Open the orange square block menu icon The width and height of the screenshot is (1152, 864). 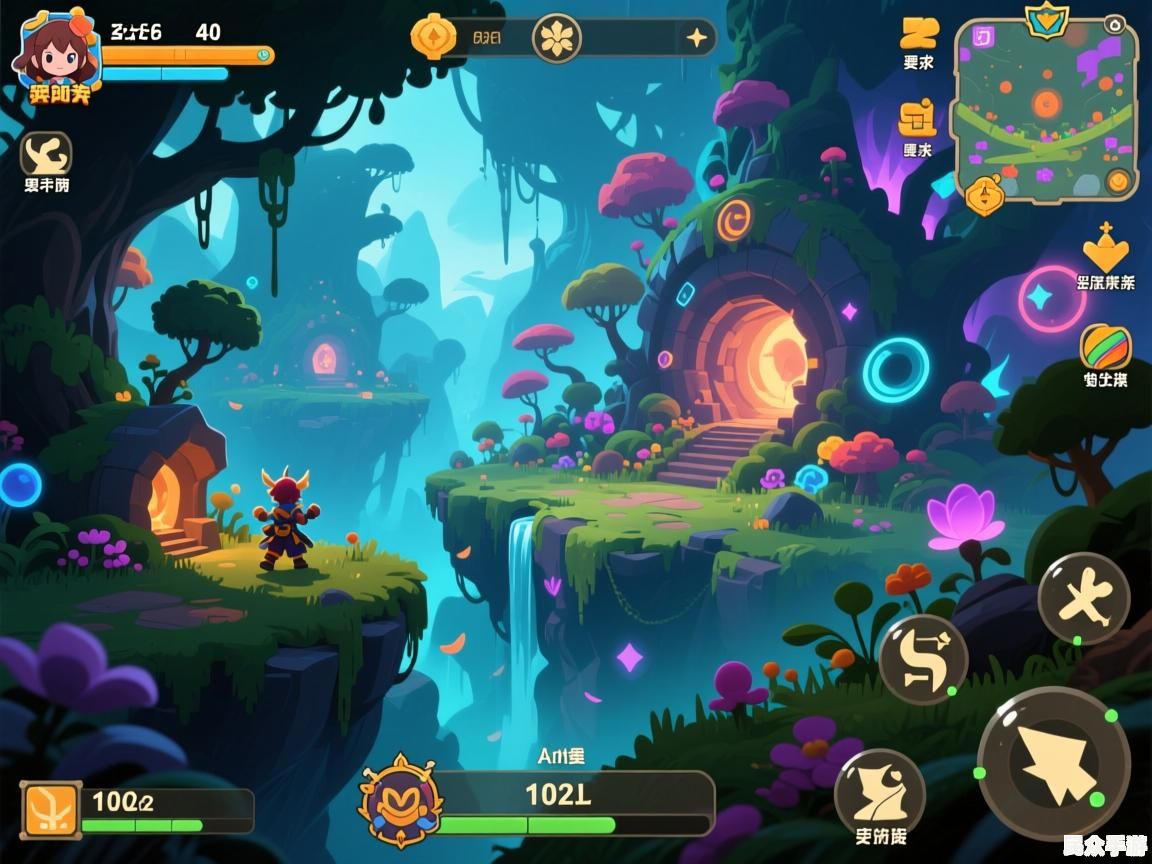coord(917,118)
